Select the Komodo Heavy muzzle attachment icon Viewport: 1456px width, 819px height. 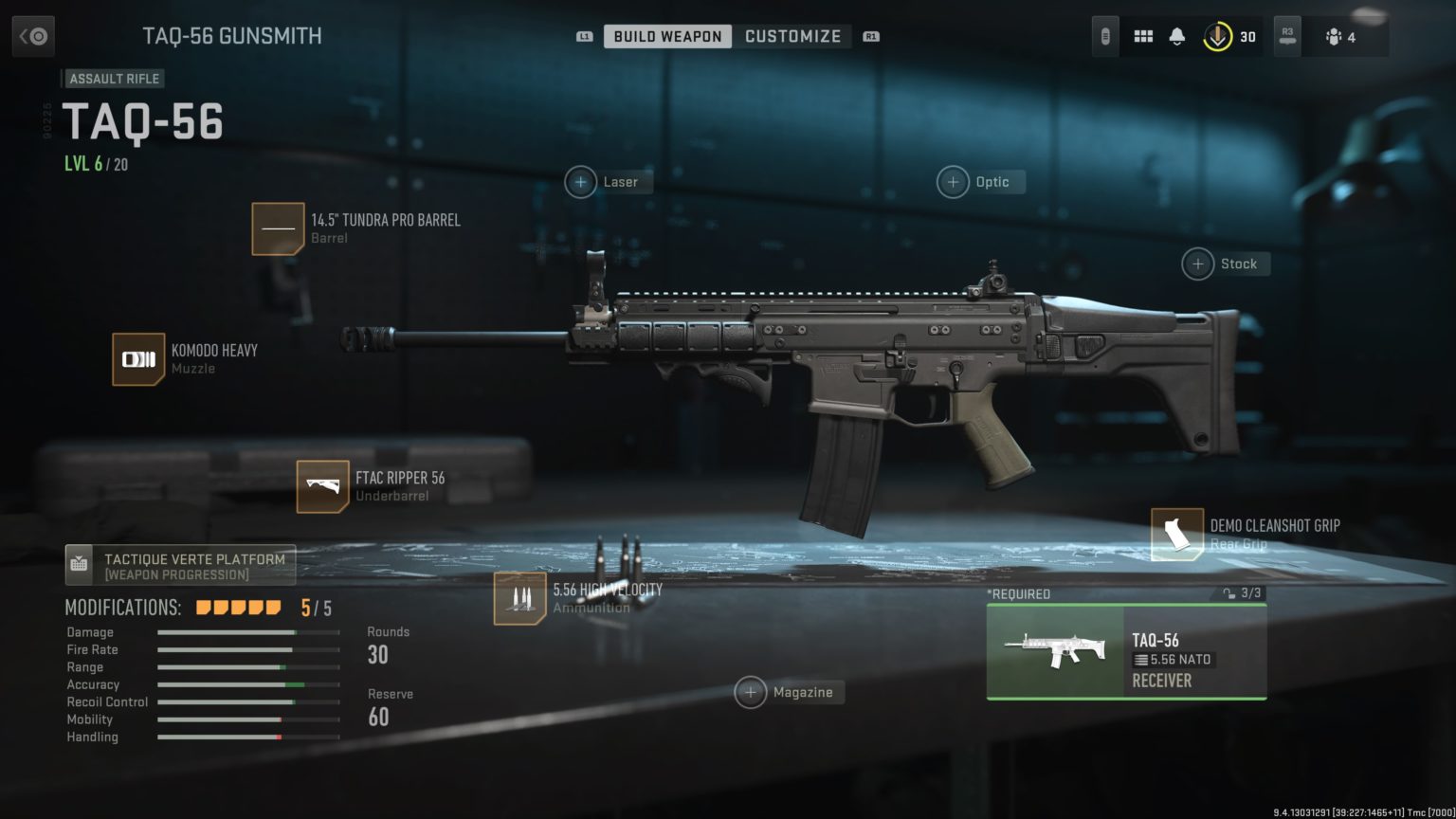(x=138, y=360)
